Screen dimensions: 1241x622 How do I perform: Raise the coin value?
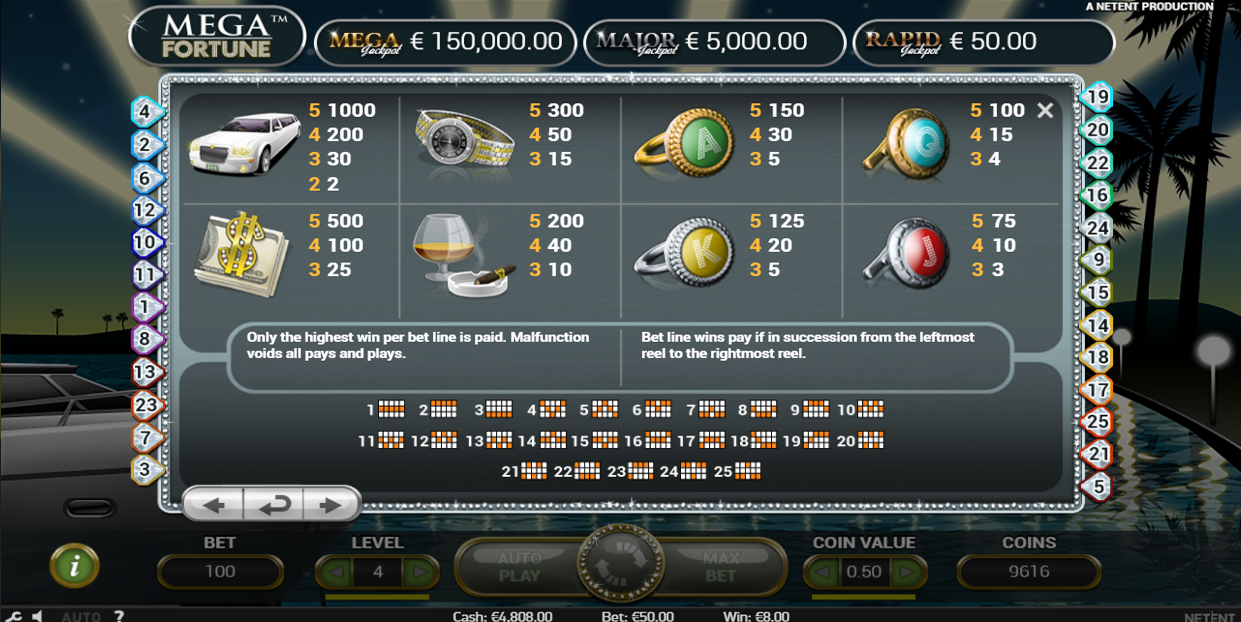pyautogui.click(x=906, y=572)
